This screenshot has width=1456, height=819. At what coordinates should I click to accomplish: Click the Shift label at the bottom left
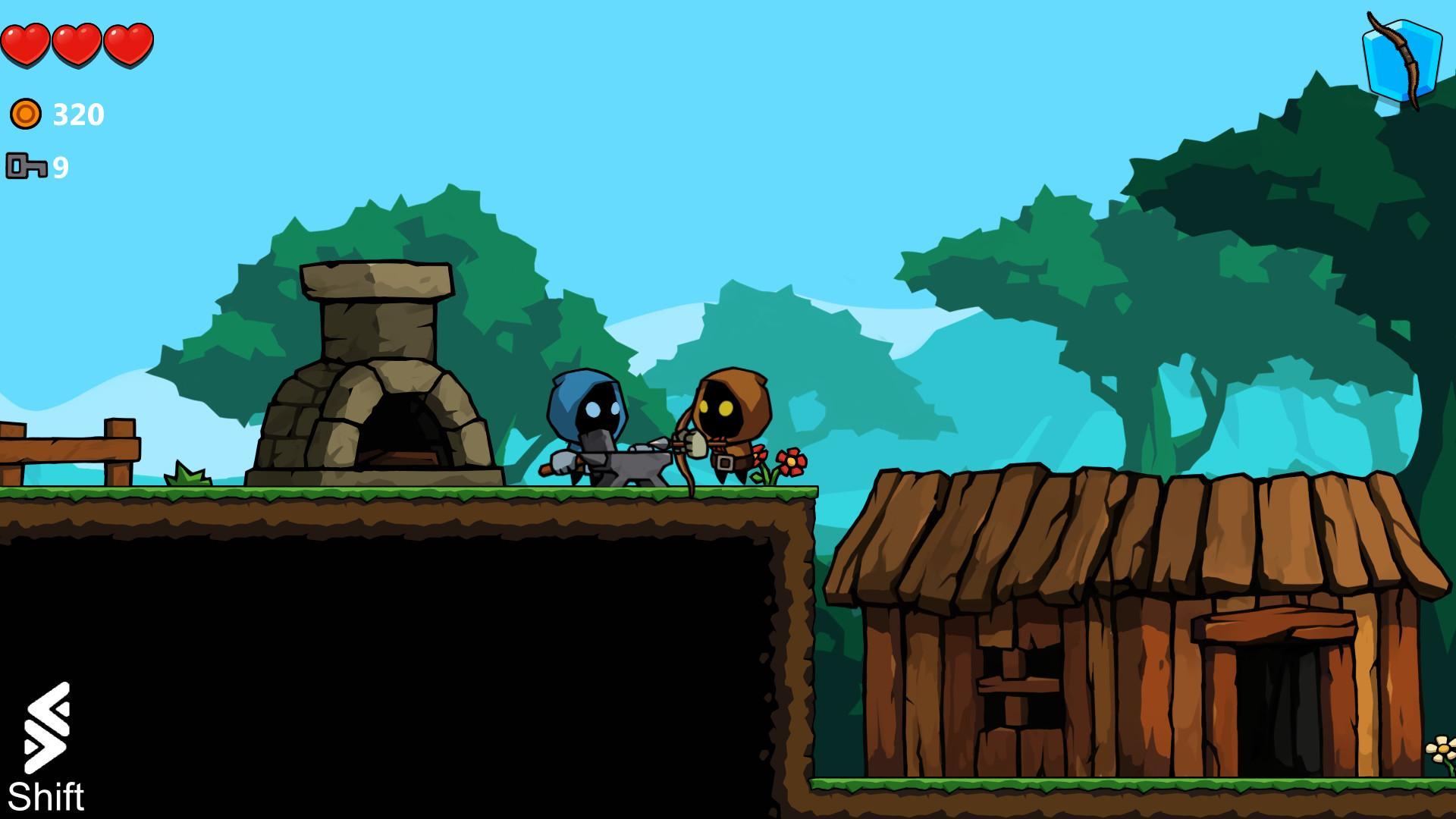coord(47,796)
